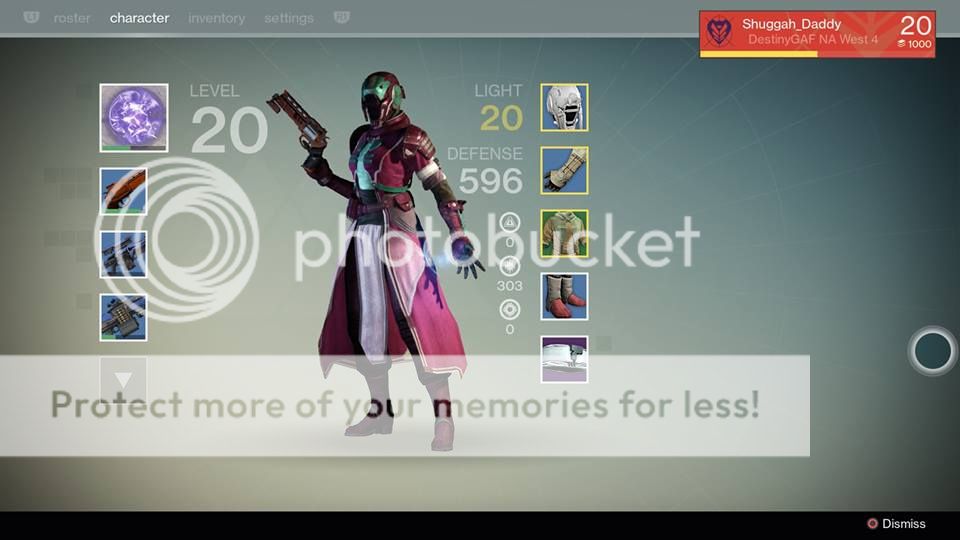Select the character tab

tap(139, 18)
